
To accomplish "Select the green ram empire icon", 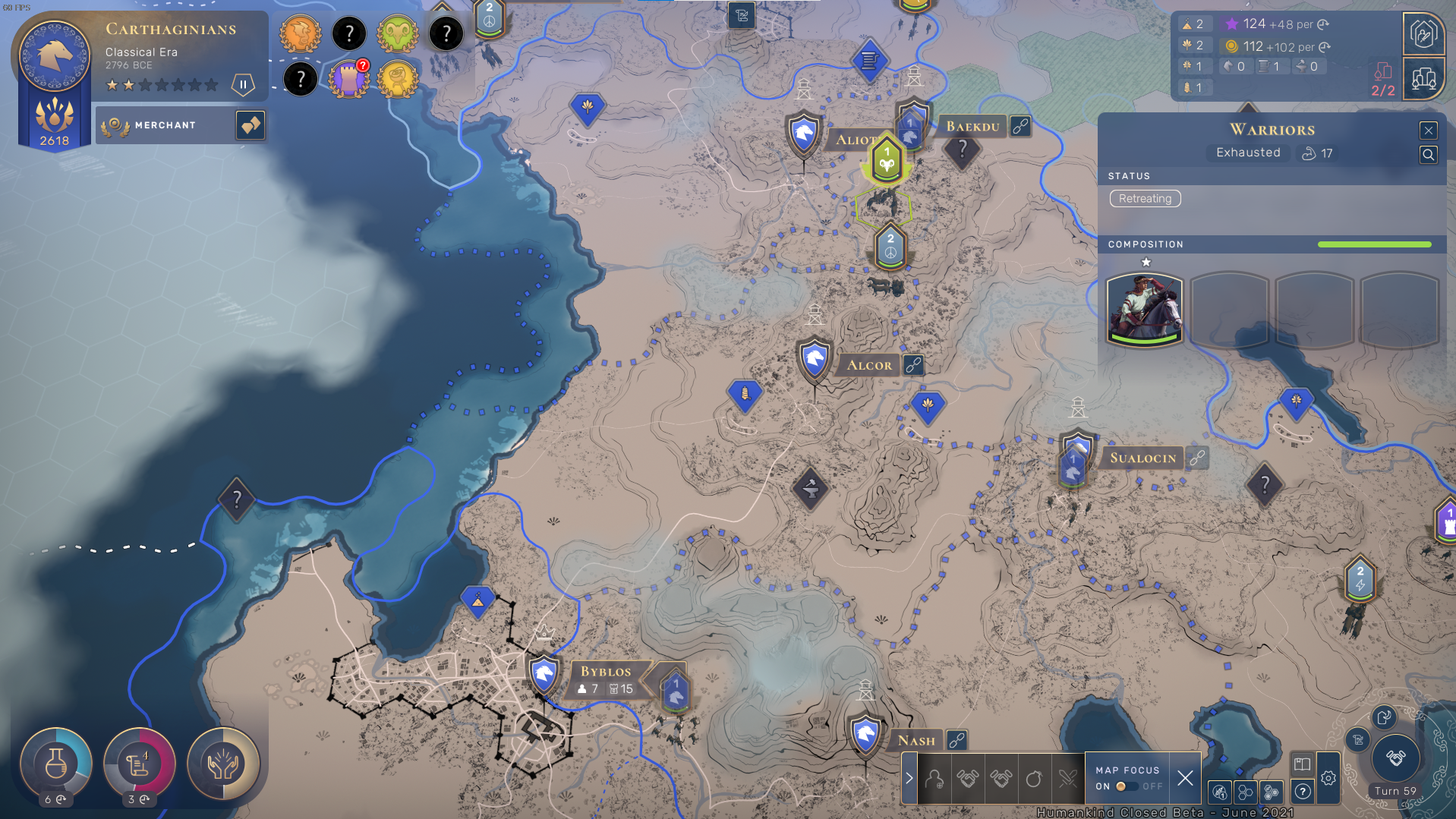I will (397, 33).
